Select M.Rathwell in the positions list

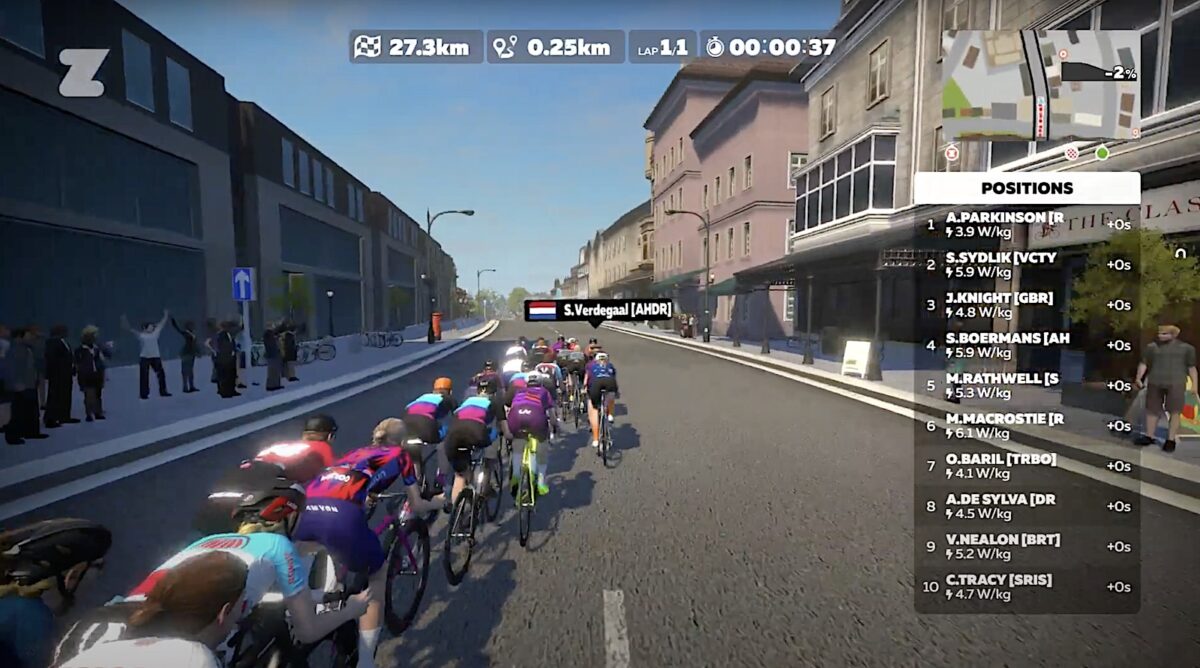pos(1027,386)
